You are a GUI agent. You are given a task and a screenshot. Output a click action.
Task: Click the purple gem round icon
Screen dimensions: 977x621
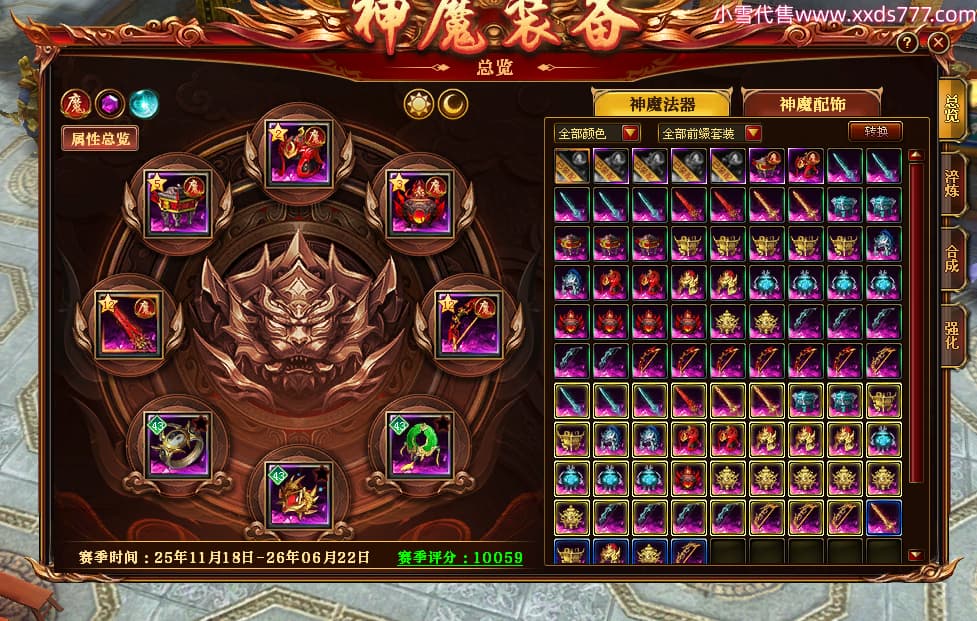click(x=110, y=103)
